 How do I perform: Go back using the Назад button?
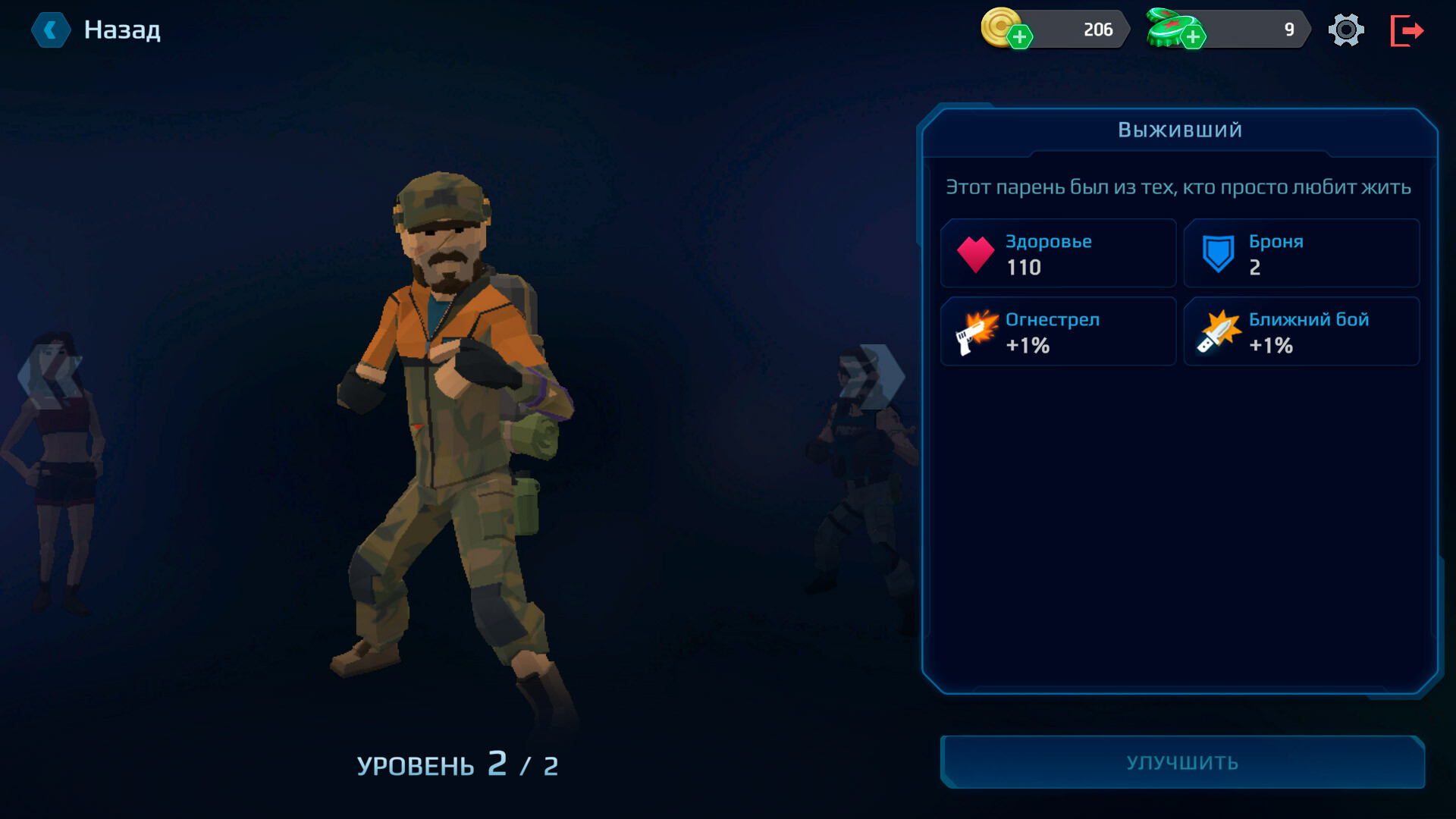click(x=96, y=30)
